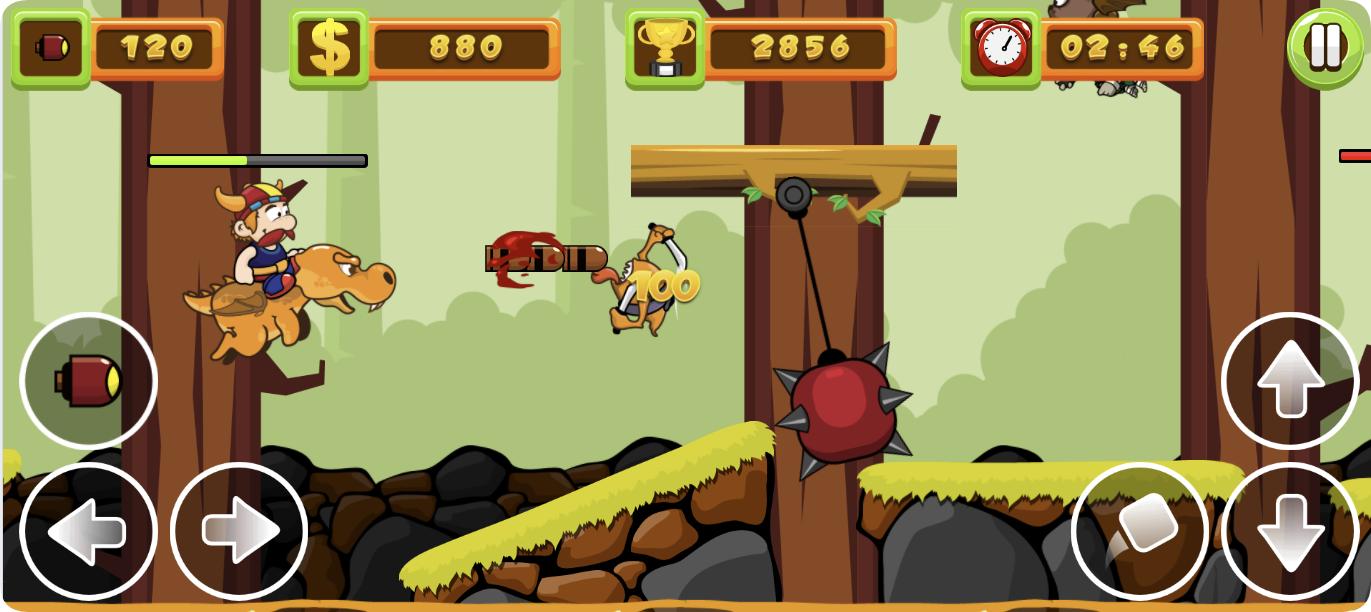This screenshot has height=612, width=1371.
Task: Fire a bullet with the shoot button
Action: click(89, 381)
